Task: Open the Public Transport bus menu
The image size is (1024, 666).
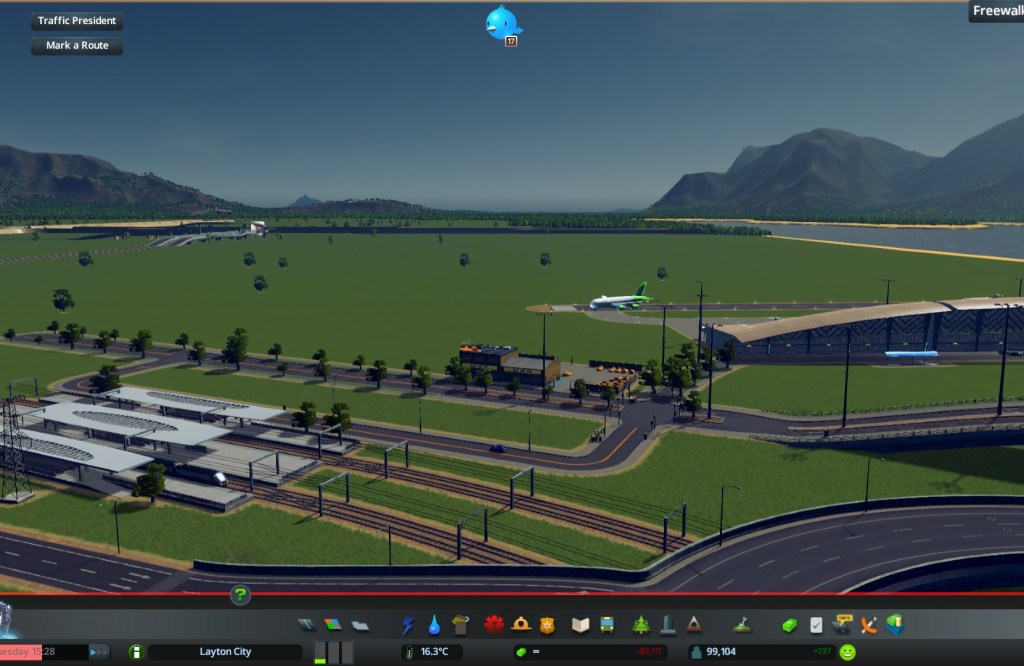Action: point(607,625)
